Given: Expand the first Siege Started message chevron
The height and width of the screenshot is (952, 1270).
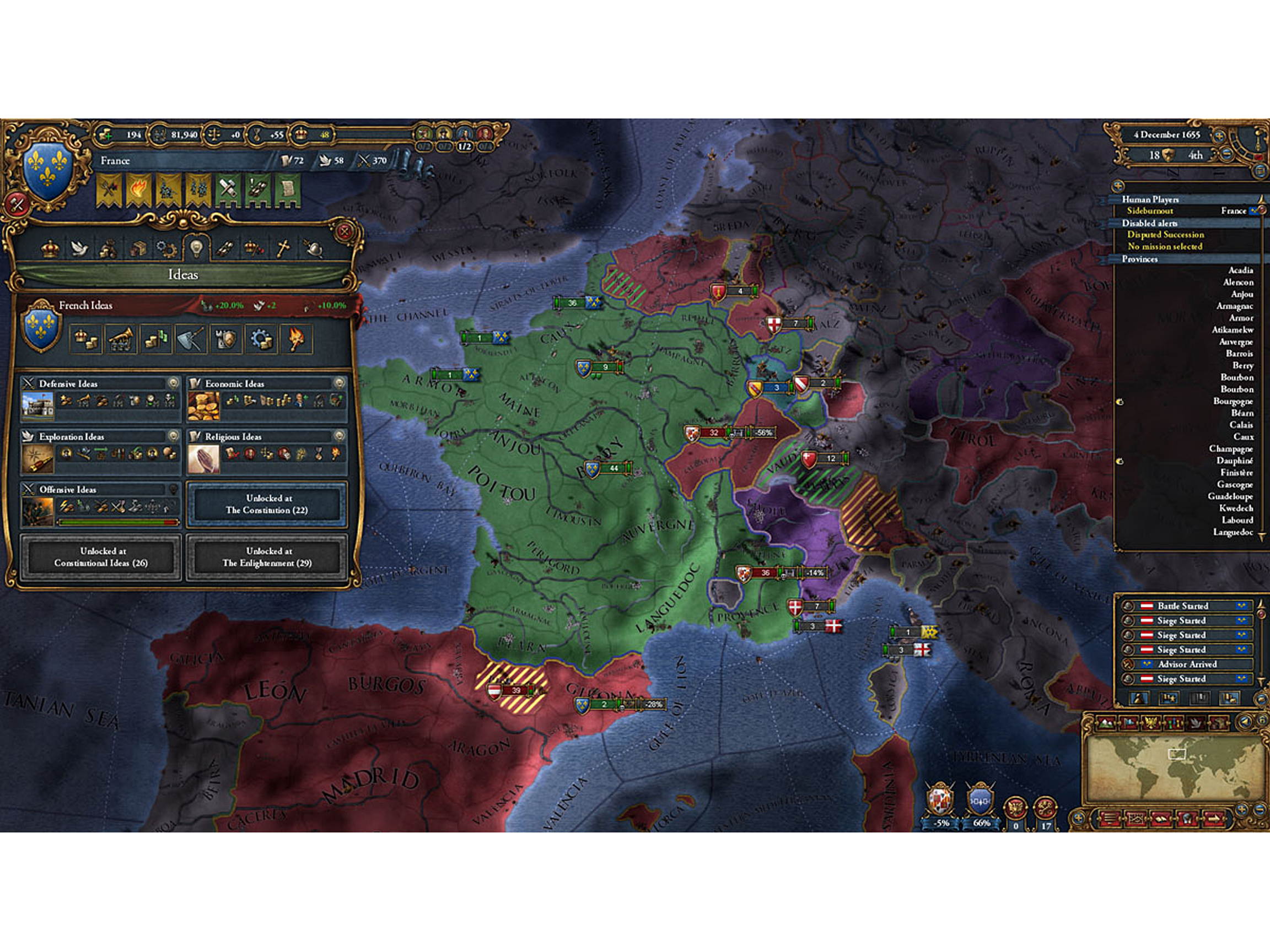Looking at the screenshot, I should (x=1242, y=621).
